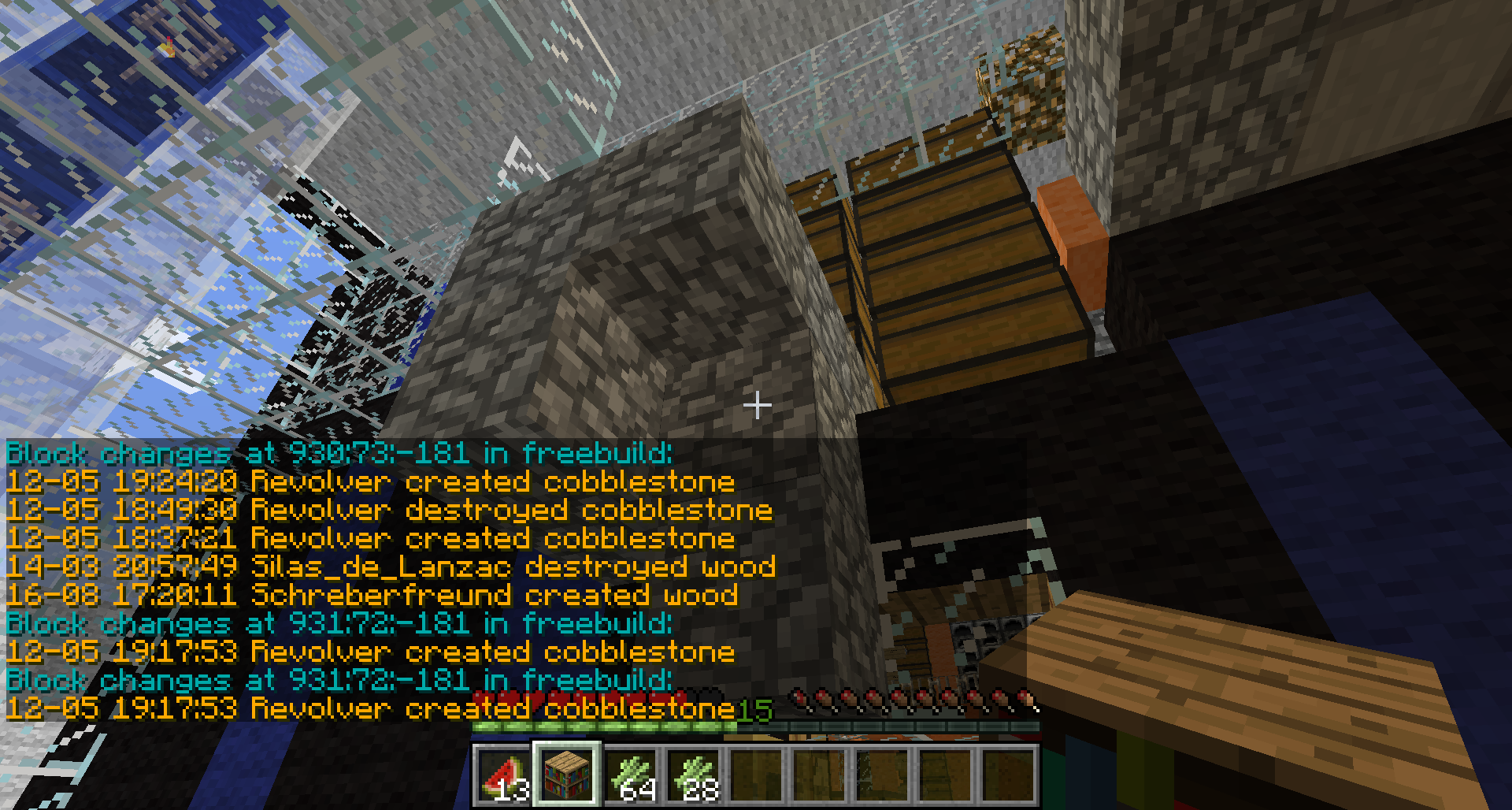Select the melon slice hotbar slot
Screen dimensions: 1512x810
point(504,775)
